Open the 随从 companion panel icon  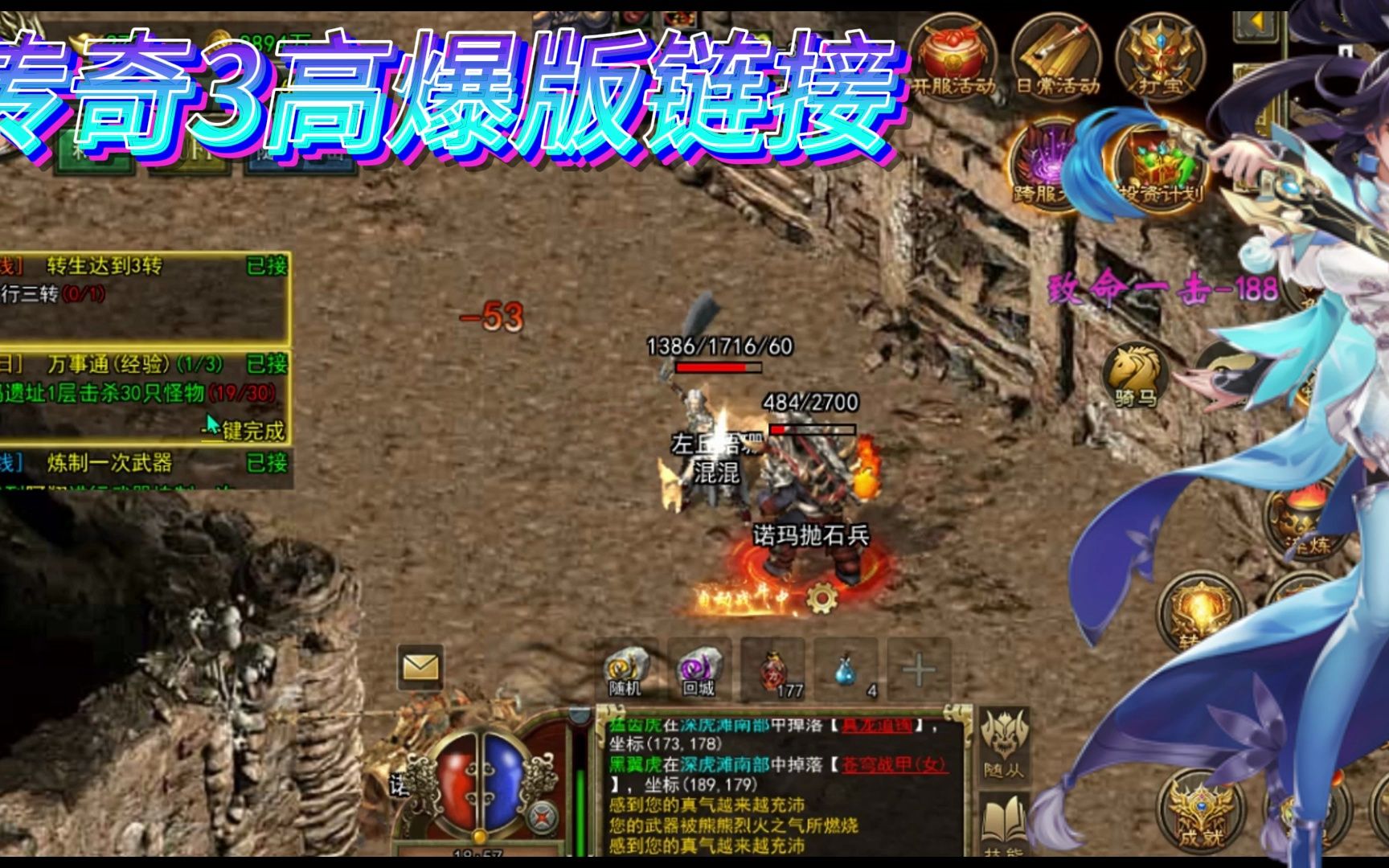pyautogui.click(x=1004, y=739)
